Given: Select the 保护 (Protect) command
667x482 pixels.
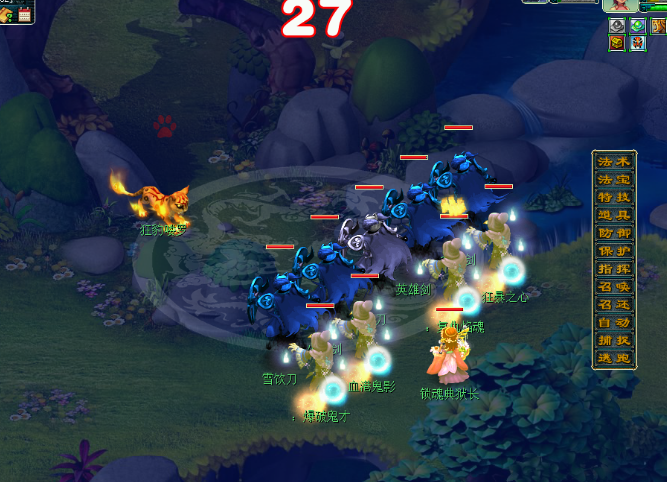Looking at the screenshot, I should (614, 251).
